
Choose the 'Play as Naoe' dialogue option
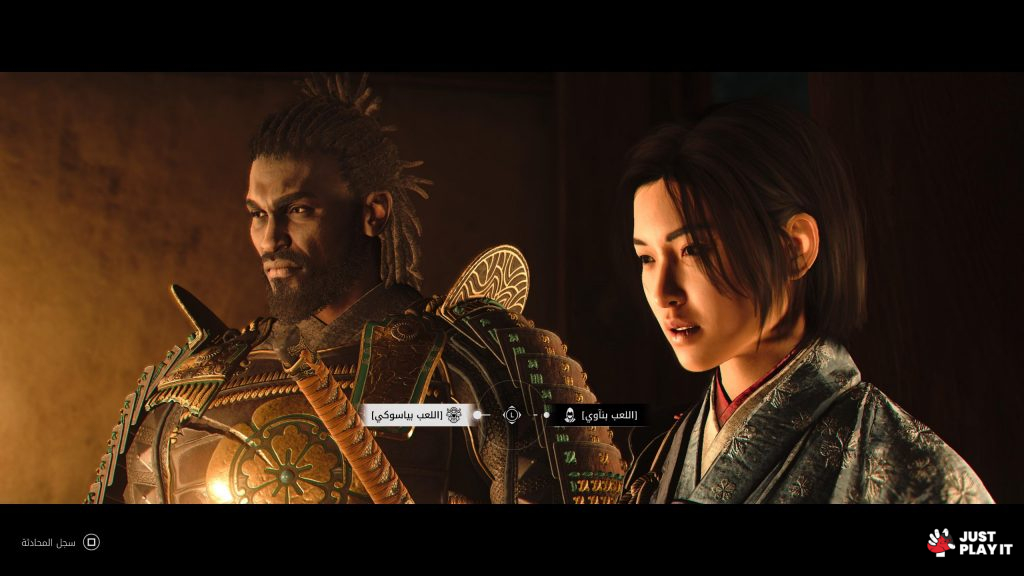[x=600, y=414]
